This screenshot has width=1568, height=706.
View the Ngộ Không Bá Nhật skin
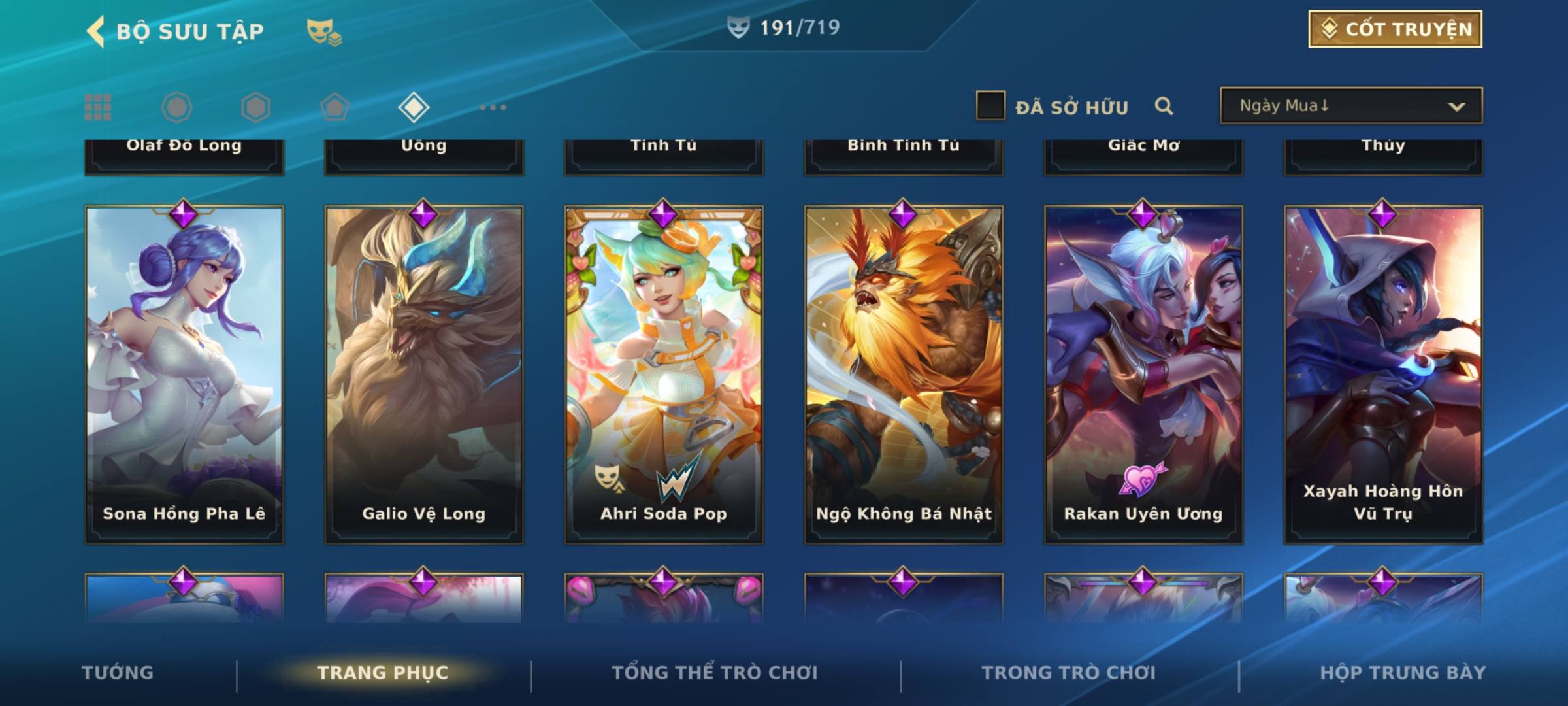[904, 374]
